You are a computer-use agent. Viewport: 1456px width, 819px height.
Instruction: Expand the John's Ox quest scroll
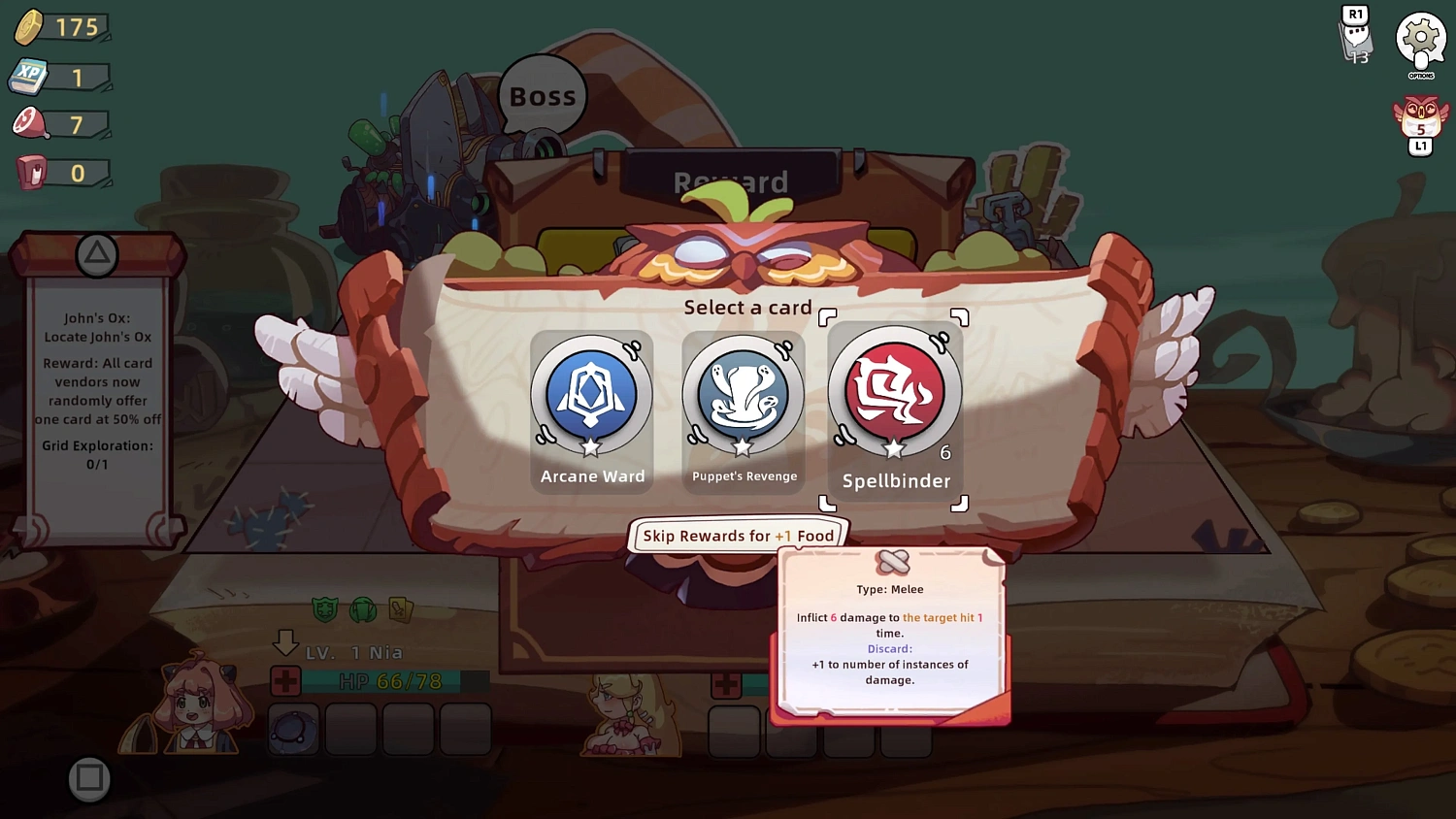coord(97,388)
